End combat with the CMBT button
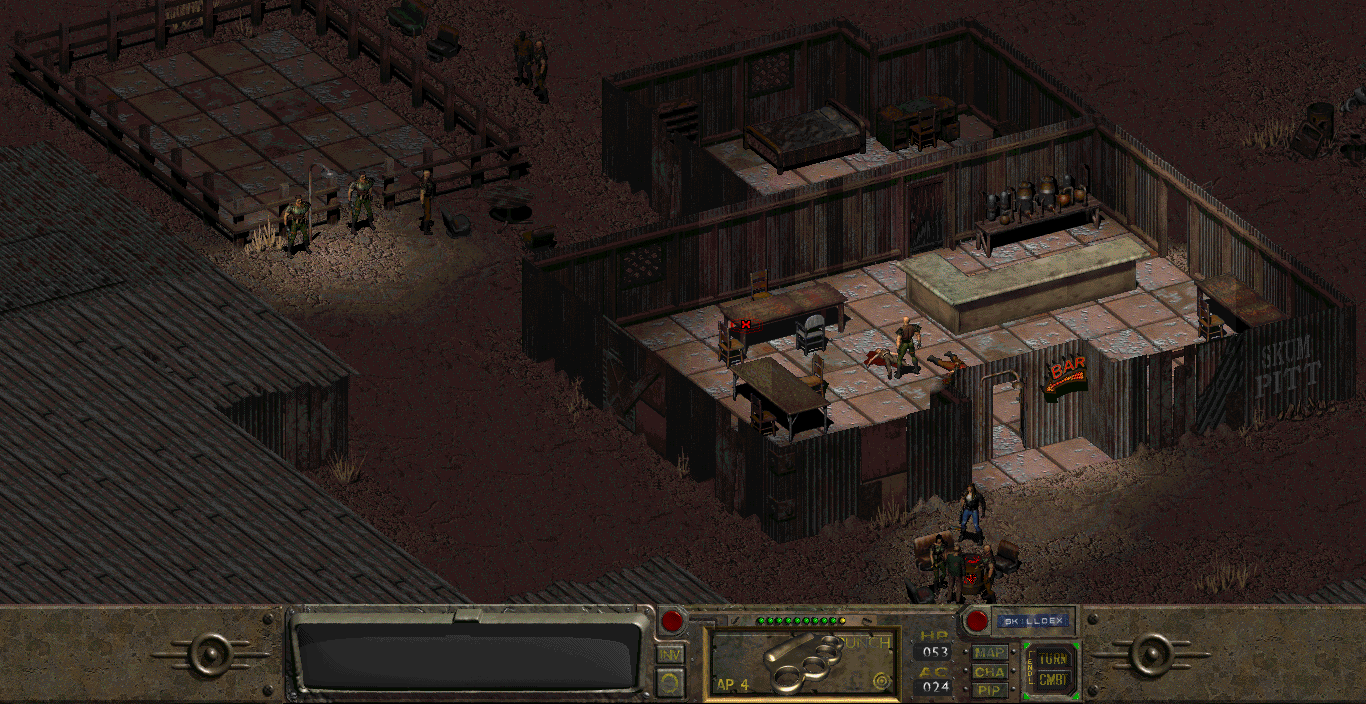This screenshot has width=1366, height=704. 1051,681
